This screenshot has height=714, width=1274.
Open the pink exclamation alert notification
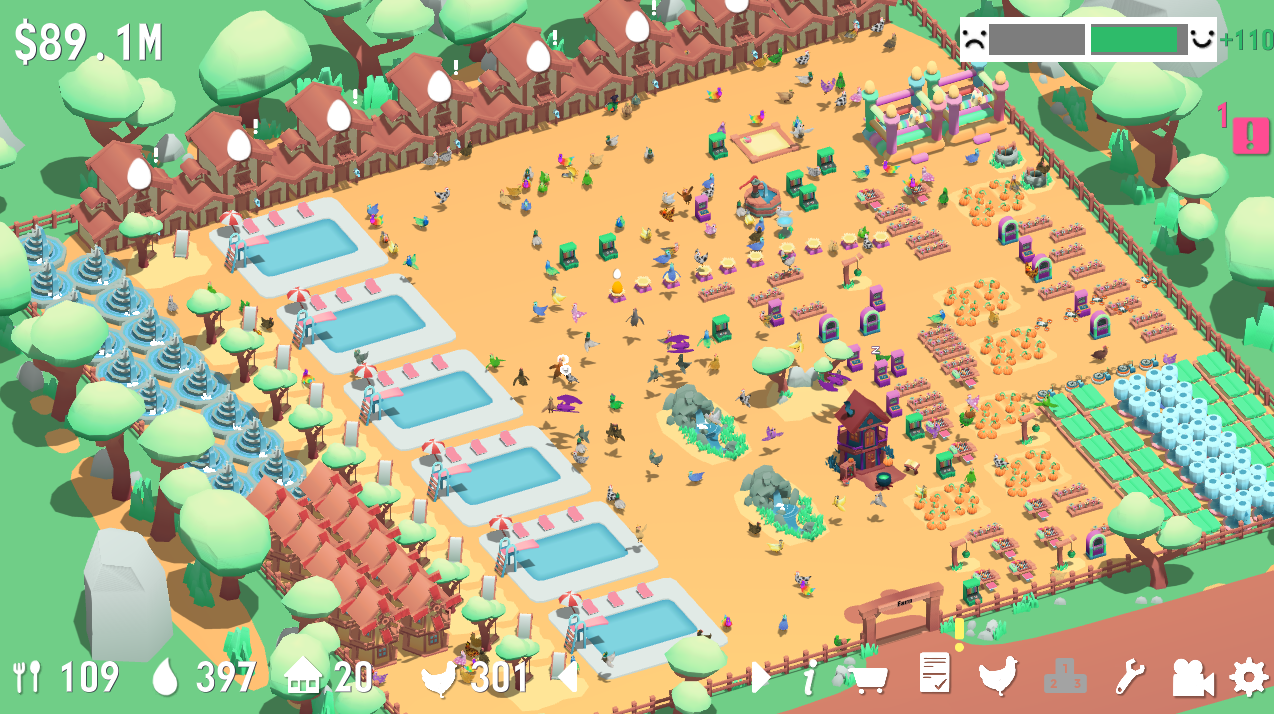1250,135
